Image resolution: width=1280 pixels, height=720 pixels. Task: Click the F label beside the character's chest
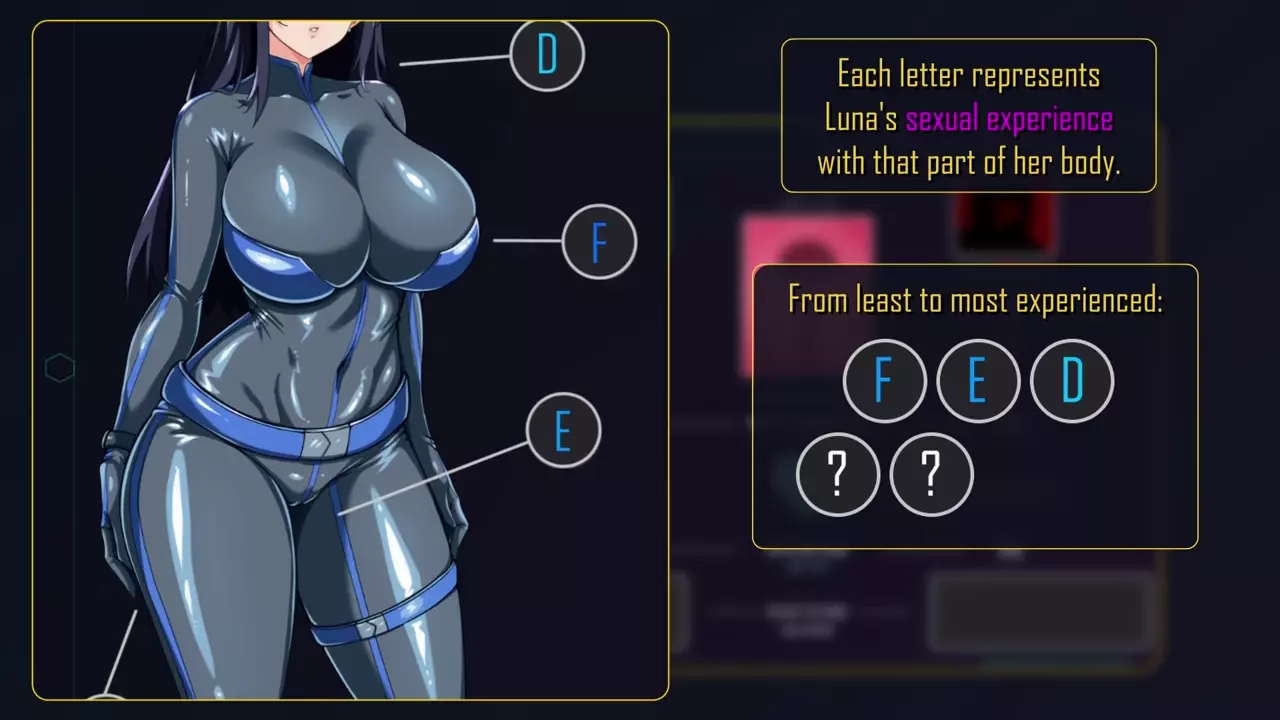click(x=599, y=241)
